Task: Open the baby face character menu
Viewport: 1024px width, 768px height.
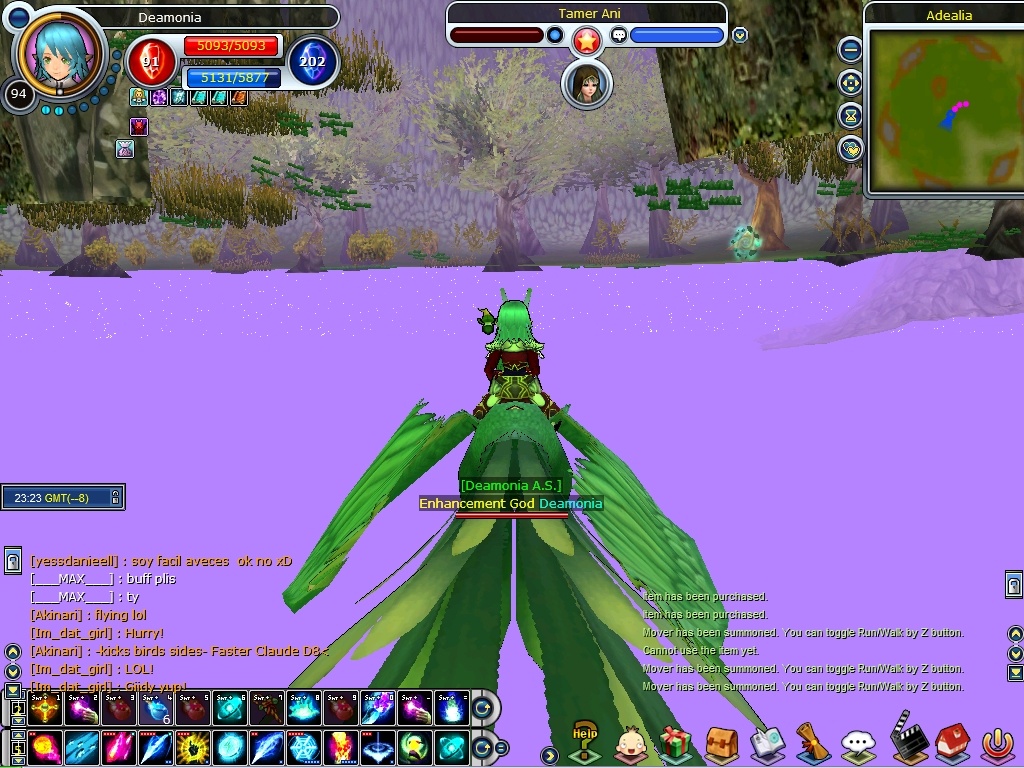Action: [630, 743]
